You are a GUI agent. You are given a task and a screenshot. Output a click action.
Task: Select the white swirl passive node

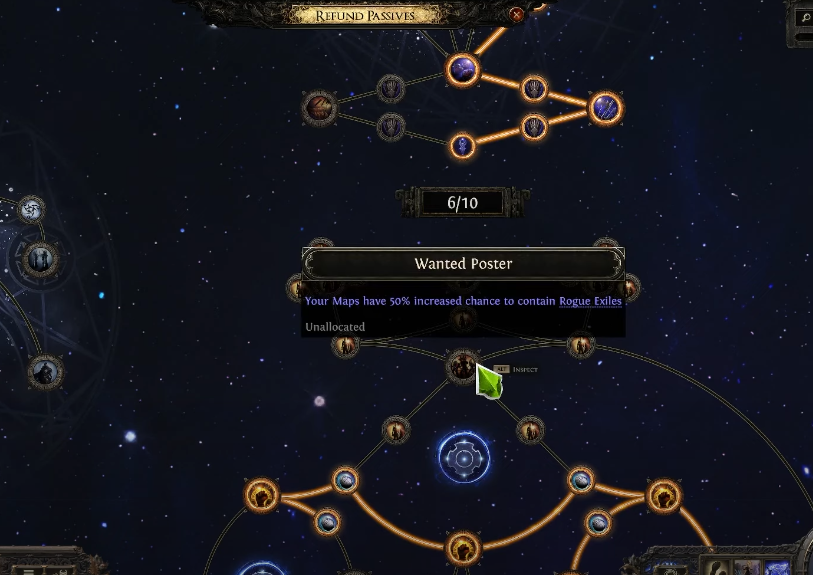pyautogui.click(x=31, y=210)
